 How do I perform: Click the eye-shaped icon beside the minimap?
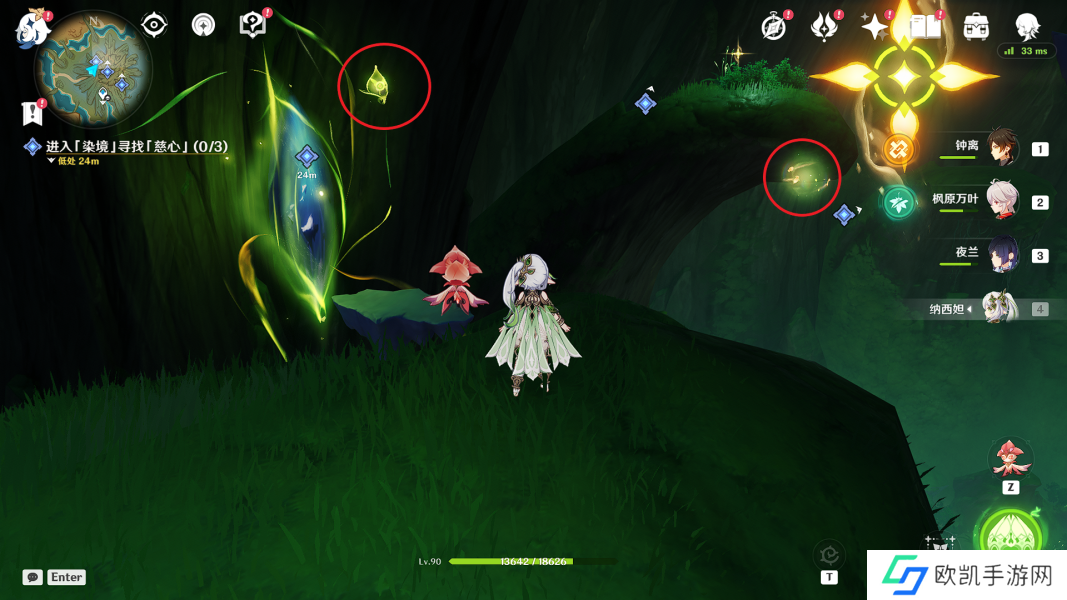(x=154, y=25)
